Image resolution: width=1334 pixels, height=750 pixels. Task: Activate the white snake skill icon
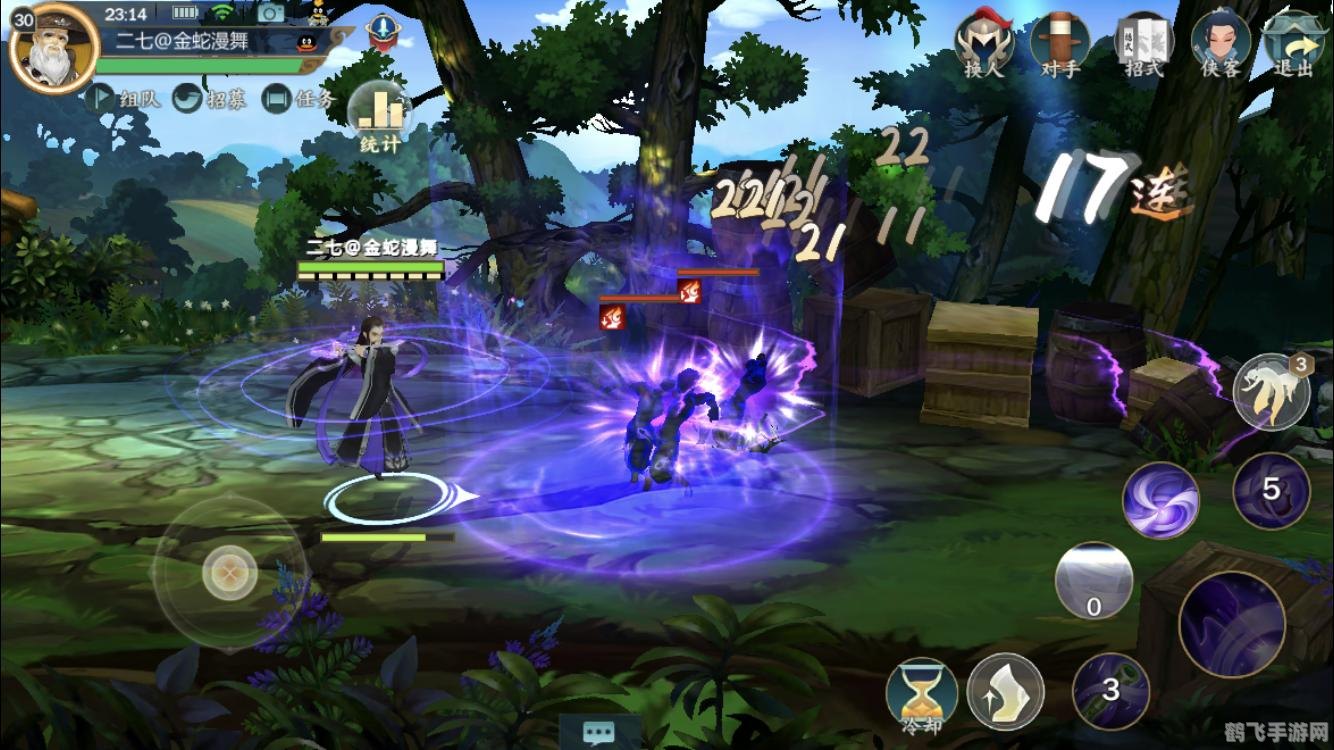(1271, 392)
